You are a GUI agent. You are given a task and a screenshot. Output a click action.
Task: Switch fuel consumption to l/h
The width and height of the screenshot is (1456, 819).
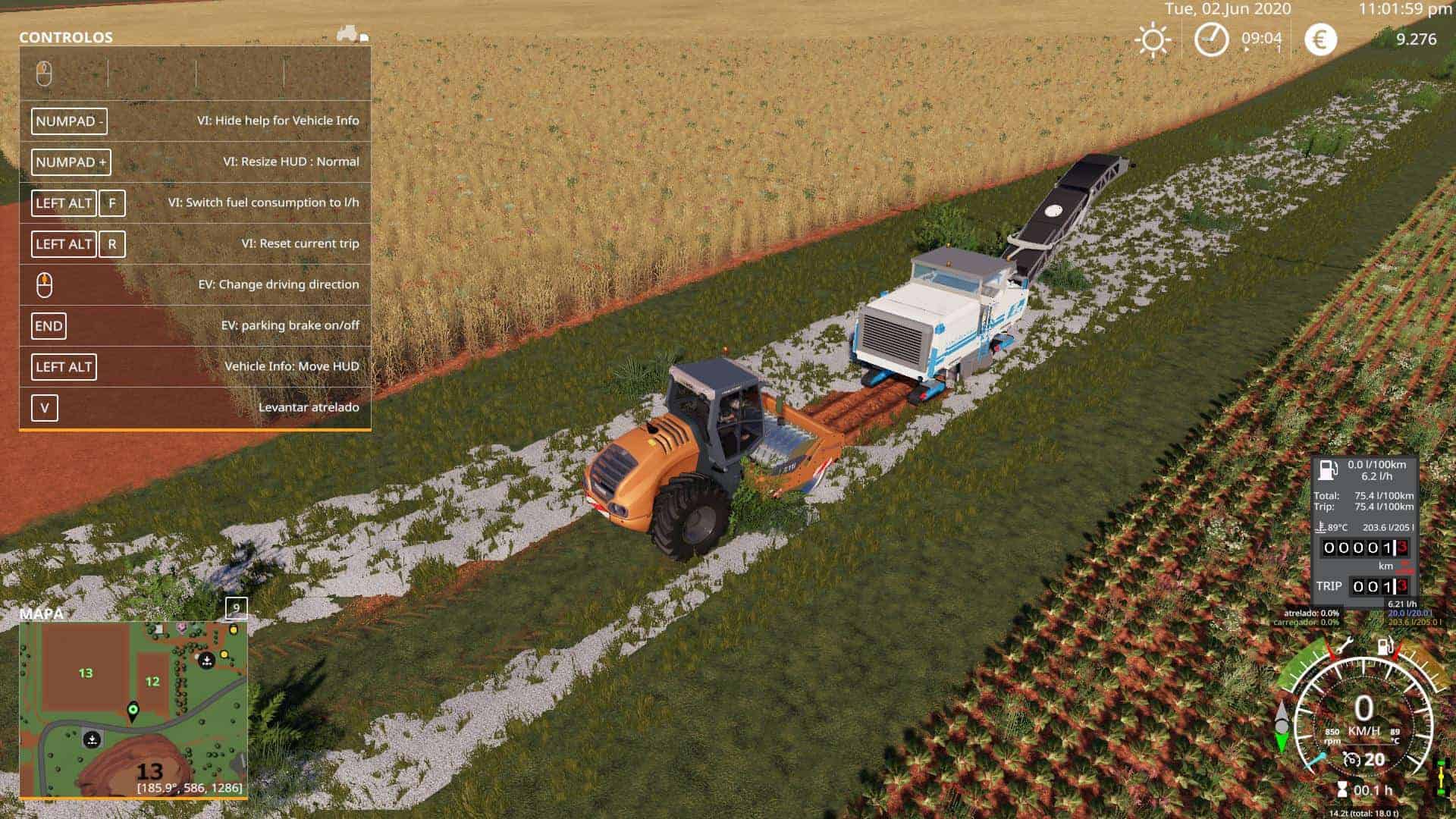pos(193,202)
